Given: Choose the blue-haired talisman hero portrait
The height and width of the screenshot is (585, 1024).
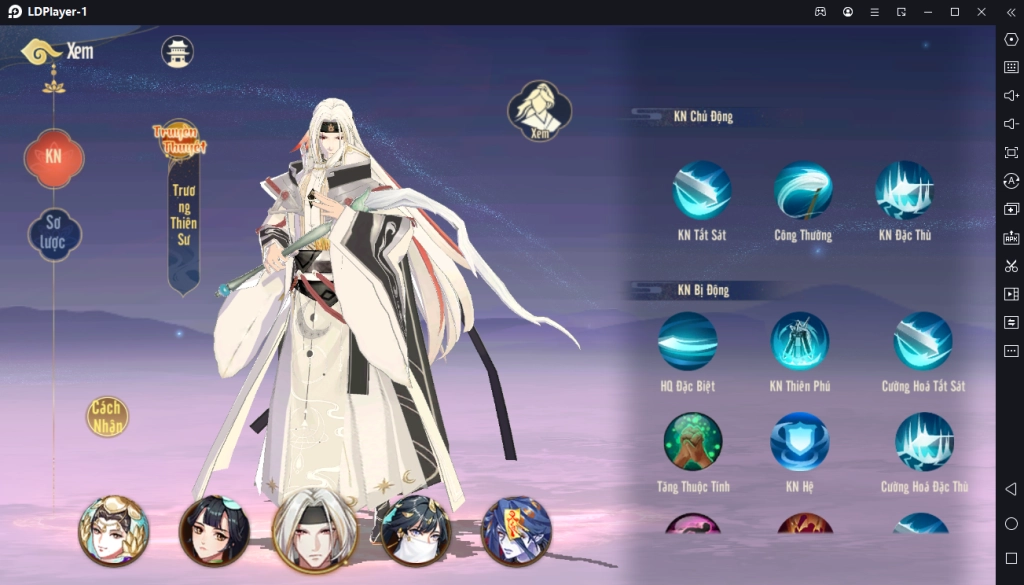Looking at the screenshot, I should (x=516, y=530).
